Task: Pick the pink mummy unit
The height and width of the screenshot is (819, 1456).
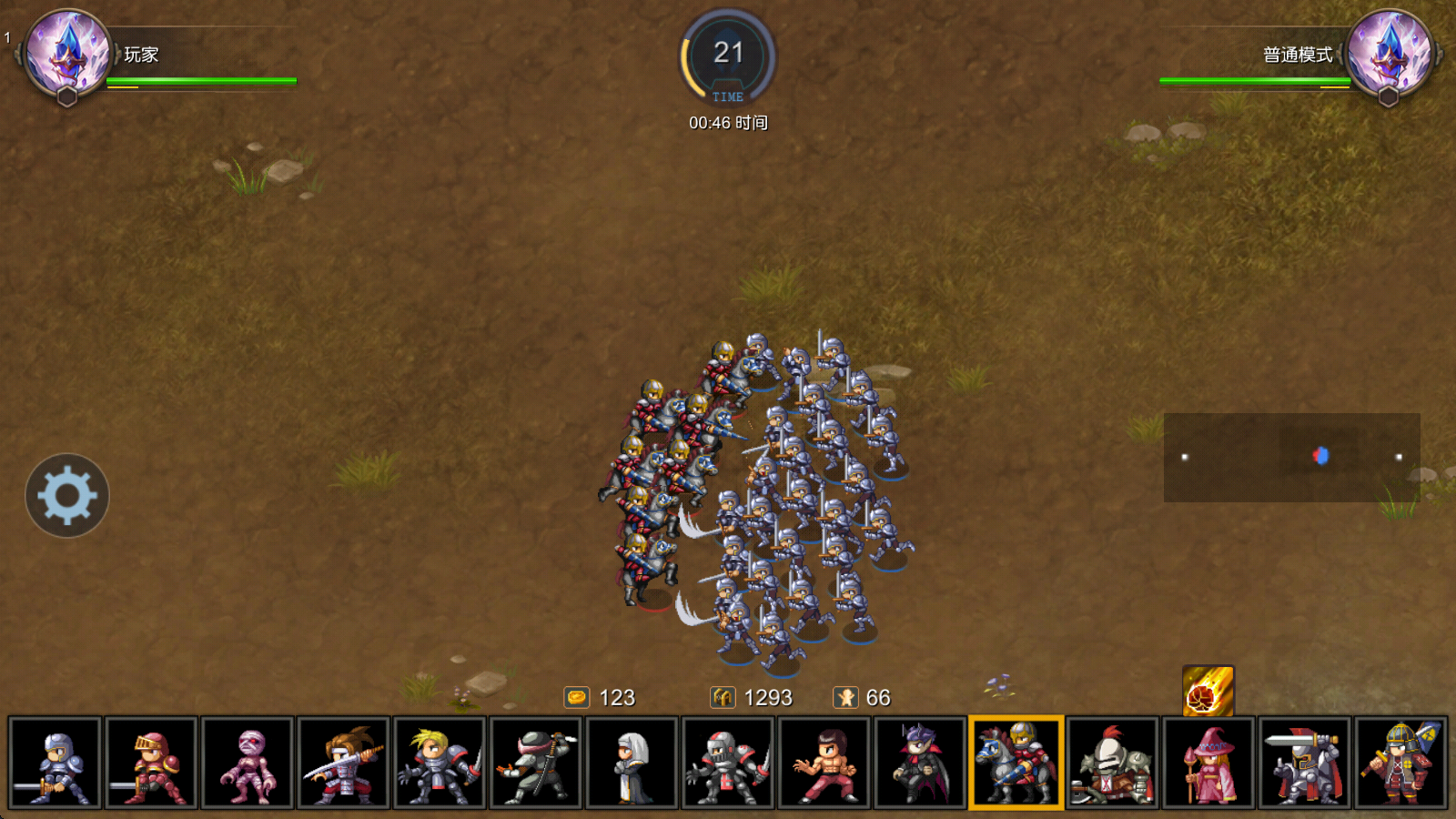Action: [x=248, y=763]
